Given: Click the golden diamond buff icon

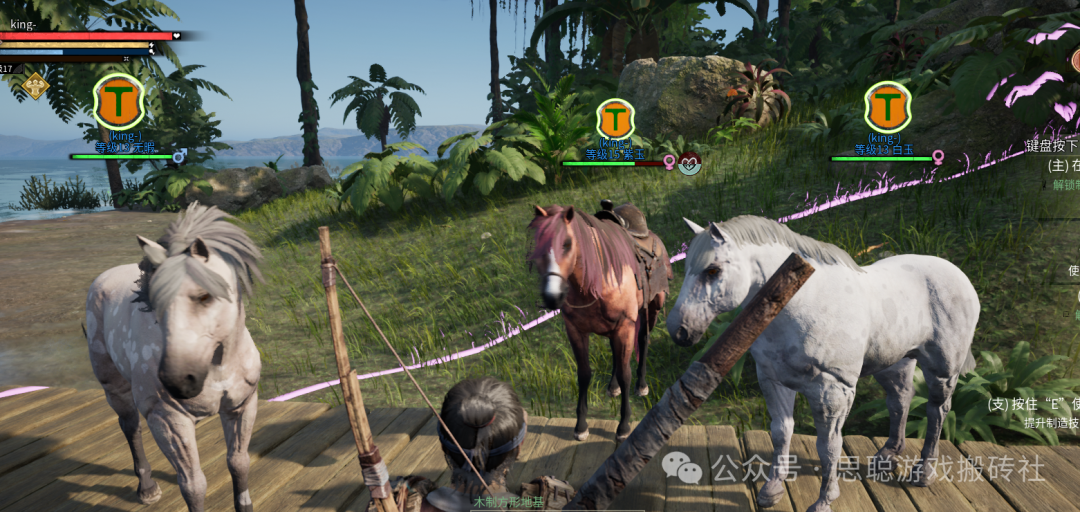Looking at the screenshot, I should click(35, 86).
